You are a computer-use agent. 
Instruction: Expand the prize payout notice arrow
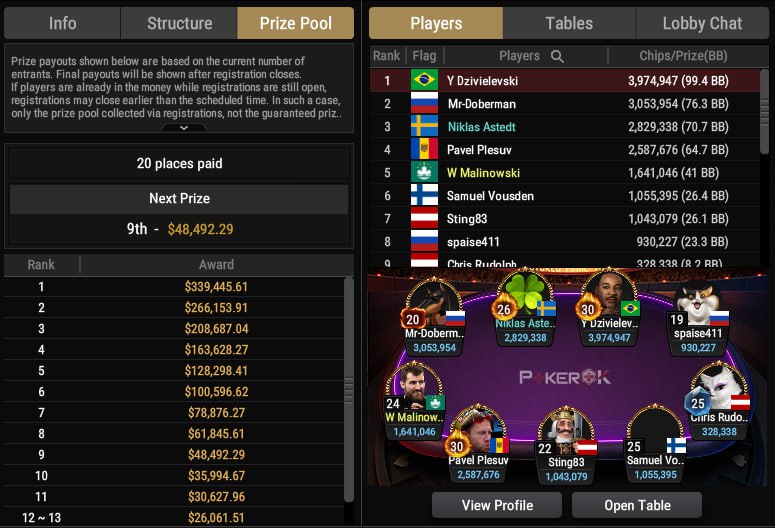178,128
